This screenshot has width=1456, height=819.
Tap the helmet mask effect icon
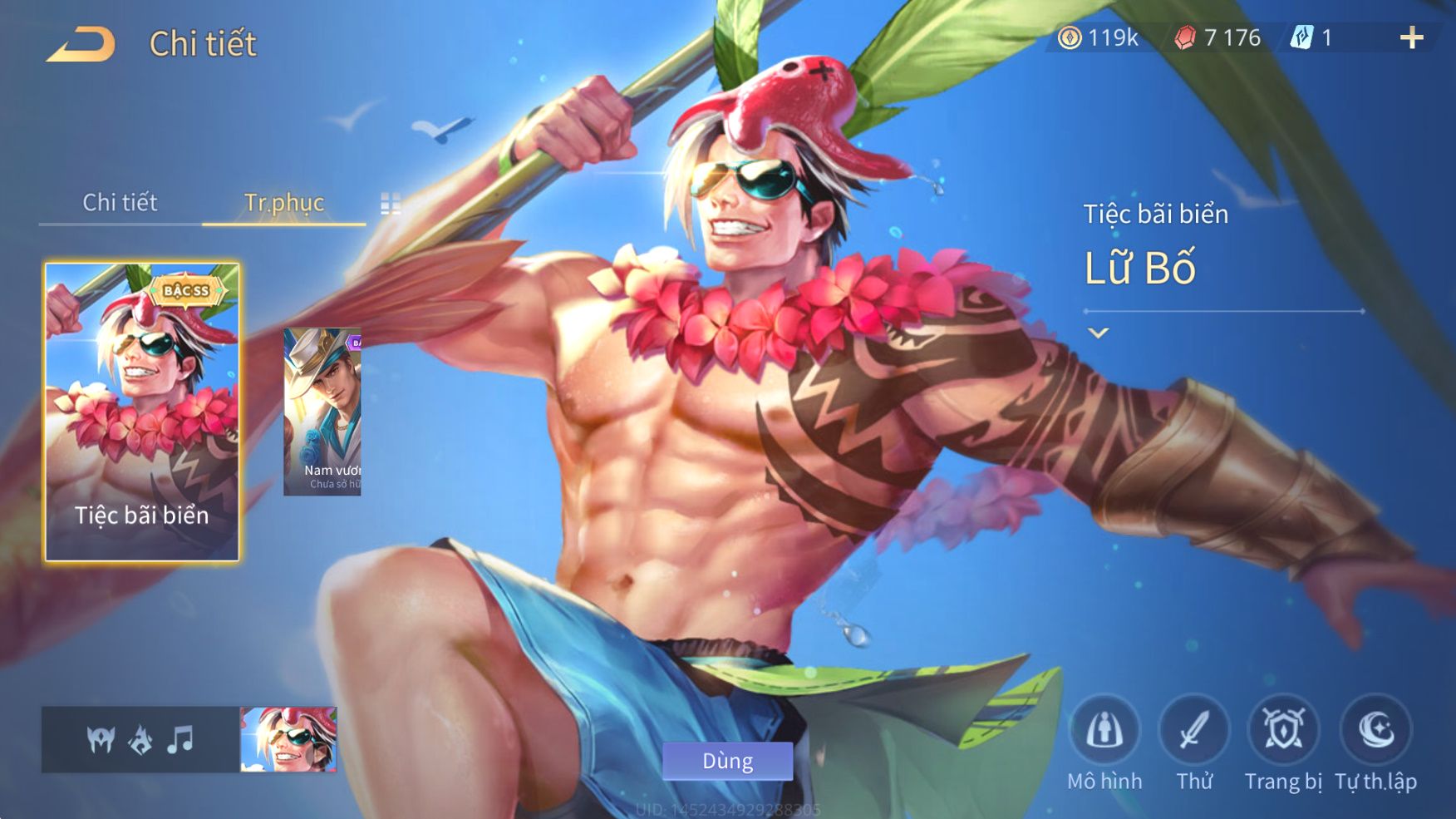pyautogui.click(x=101, y=738)
